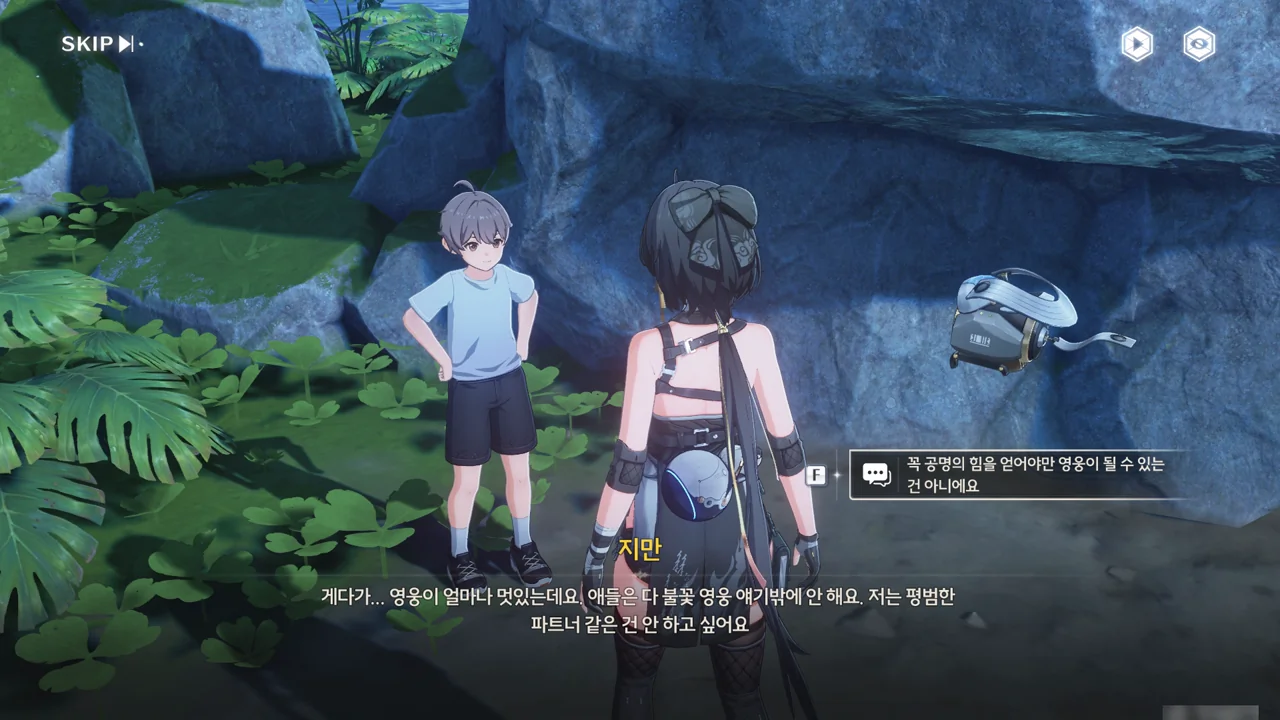Toggle dialogue auto-play with the play icon
Viewport: 1280px width, 720px height.
1136,44
